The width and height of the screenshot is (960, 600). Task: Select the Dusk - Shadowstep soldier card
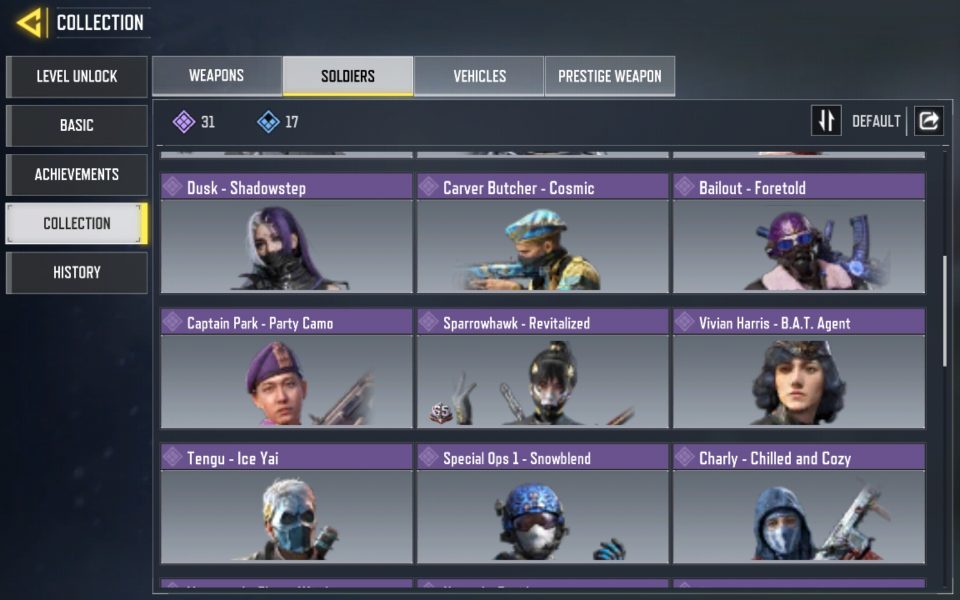[x=286, y=234]
